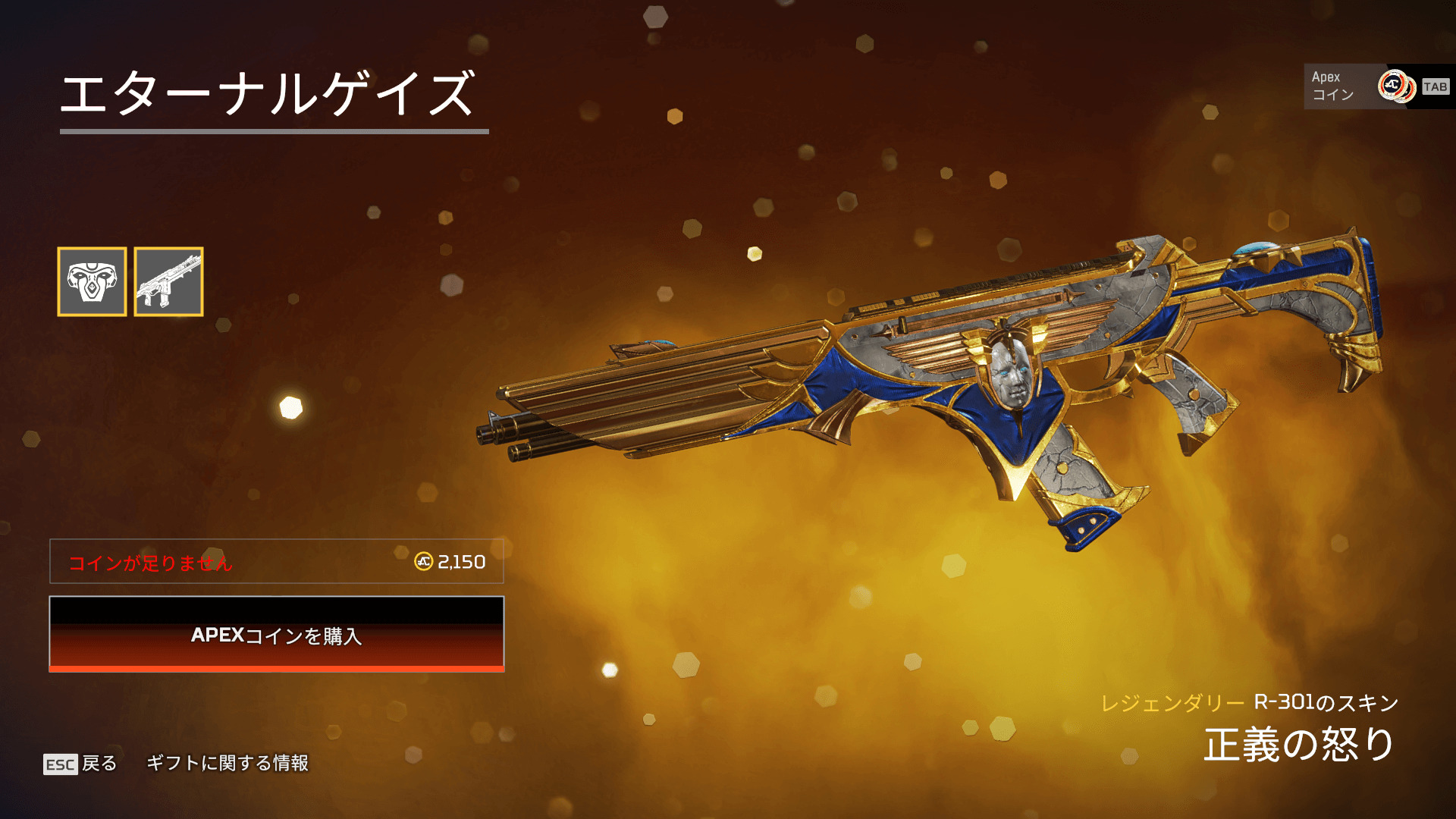The image size is (1456, 819).
Task: Click the APEXコインを購入 button
Action: 277,635
